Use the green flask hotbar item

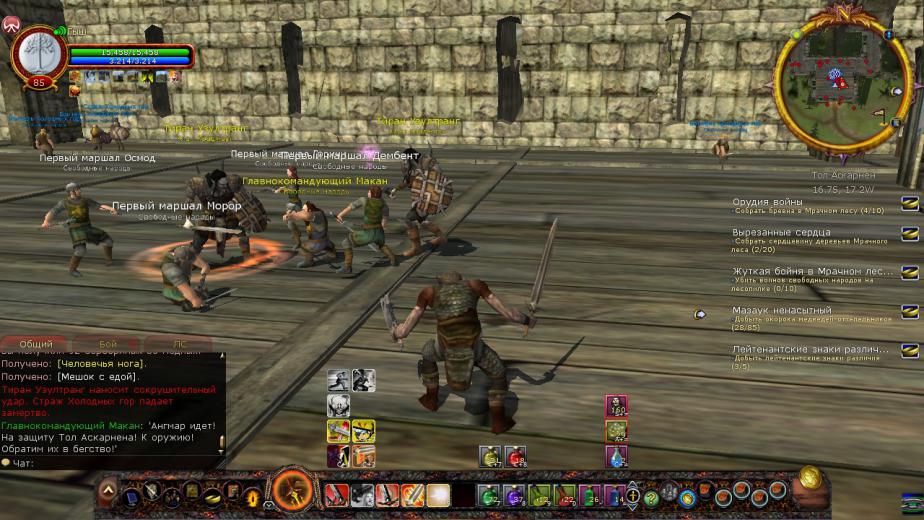489,495
